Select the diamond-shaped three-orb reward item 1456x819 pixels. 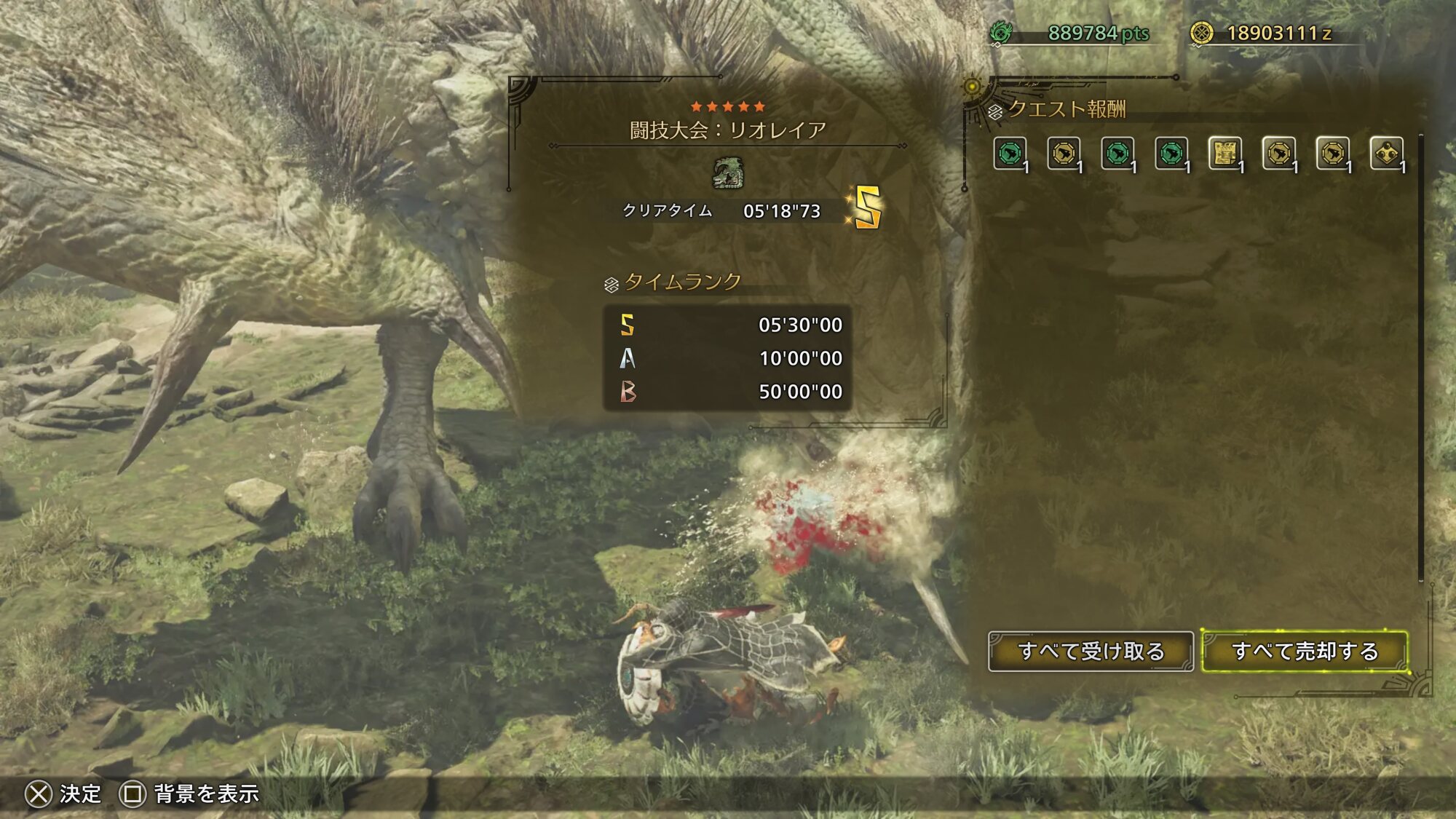1386,154
